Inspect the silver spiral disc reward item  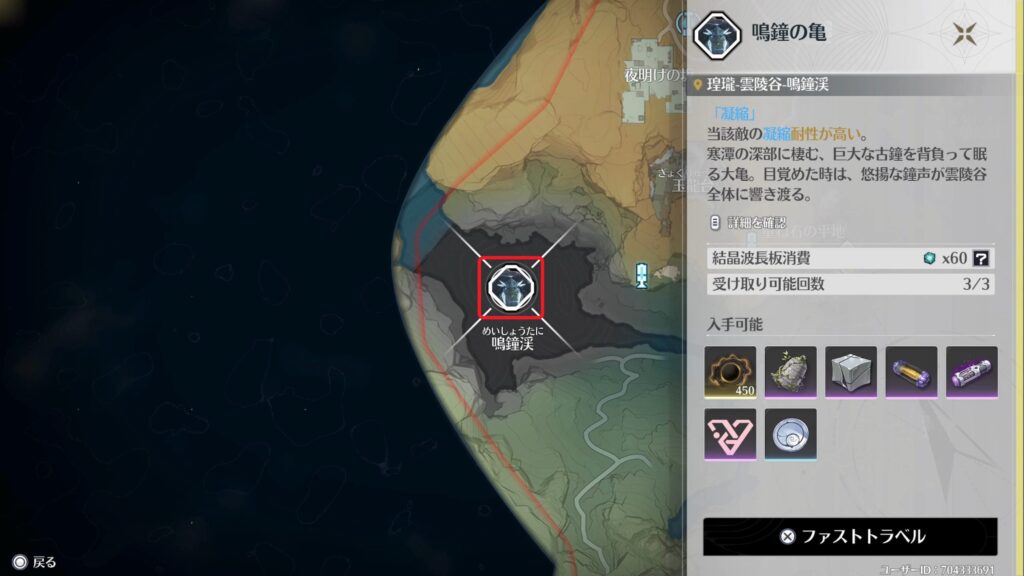tap(790, 434)
